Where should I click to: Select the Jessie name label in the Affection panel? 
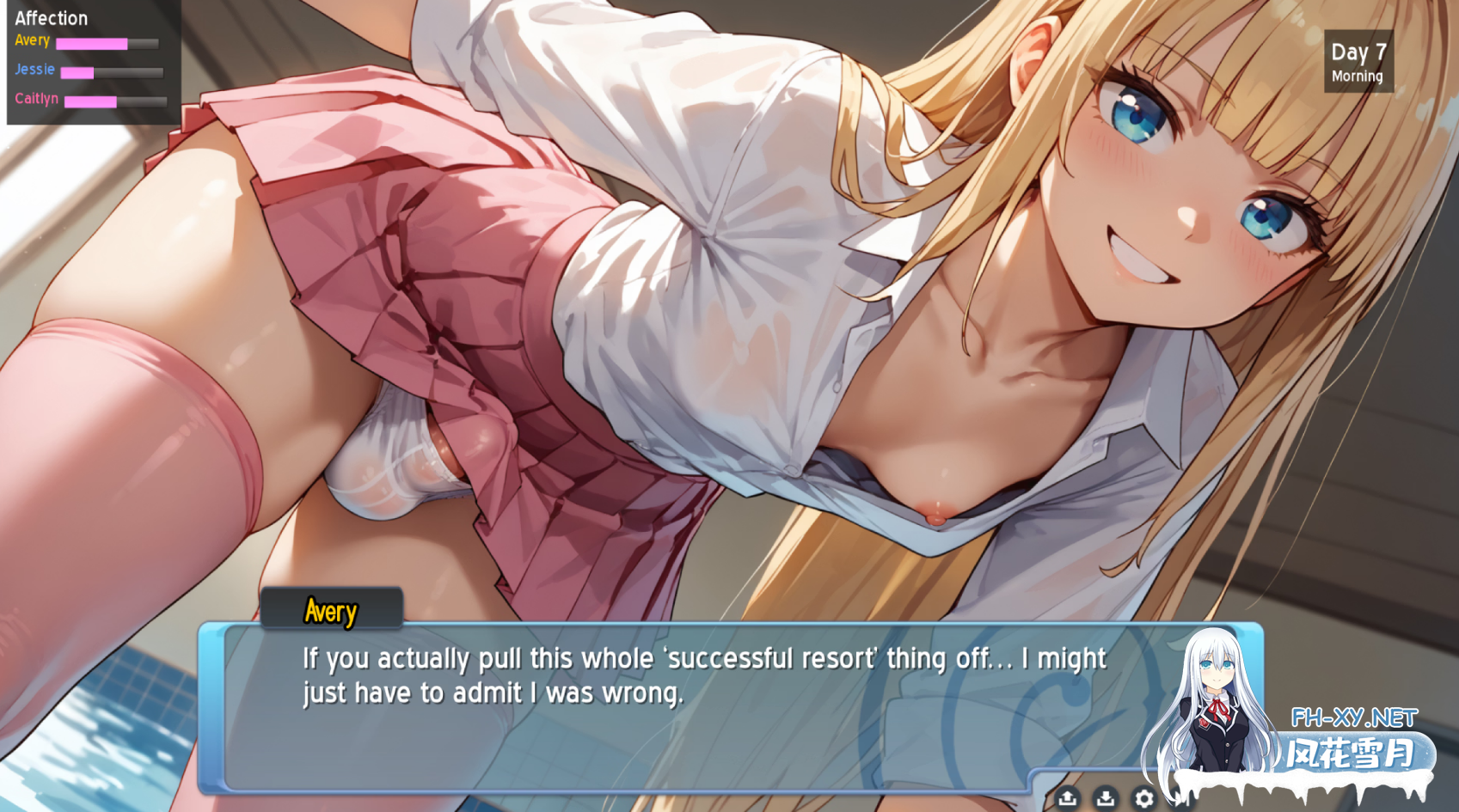(35, 70)
